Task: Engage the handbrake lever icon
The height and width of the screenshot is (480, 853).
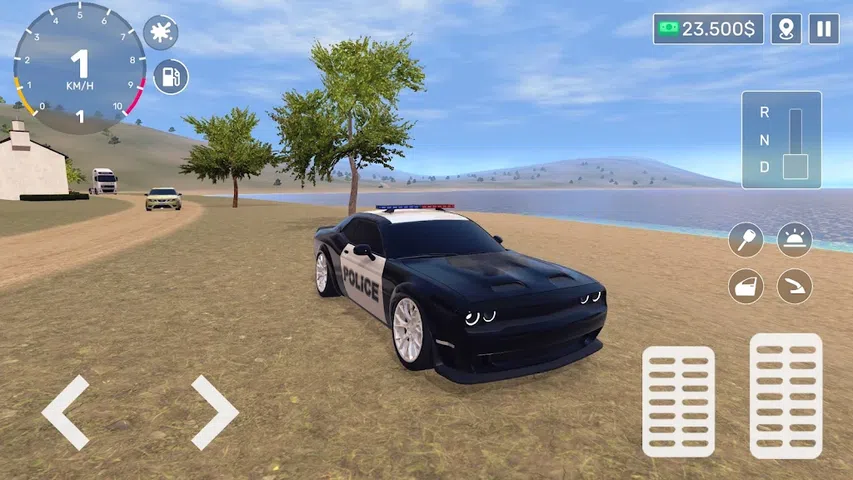Action: (795, 287)
